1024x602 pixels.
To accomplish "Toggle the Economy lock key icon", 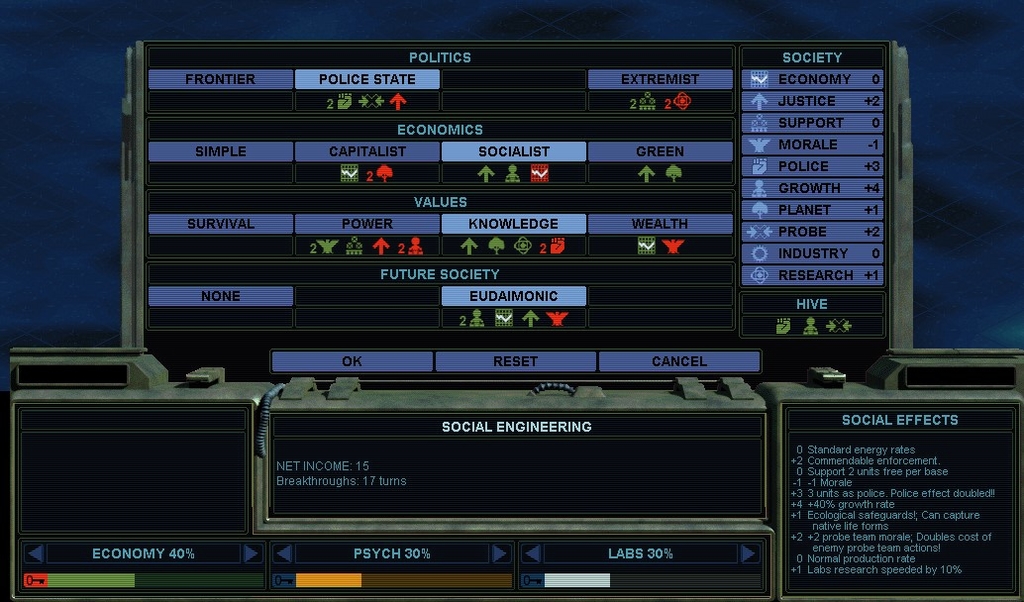I will 34,580.
